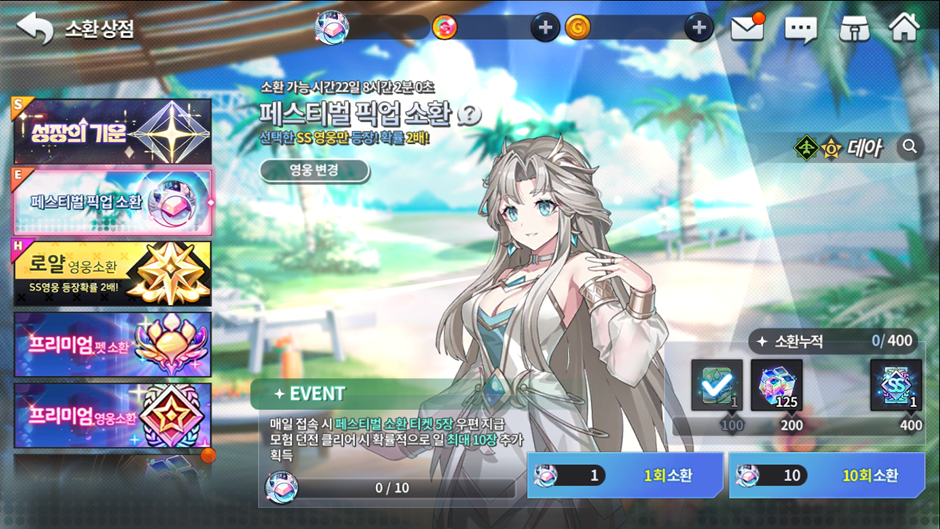
Task: Return to the home screen
Action: pyautogui.click(x=904, y=27)
